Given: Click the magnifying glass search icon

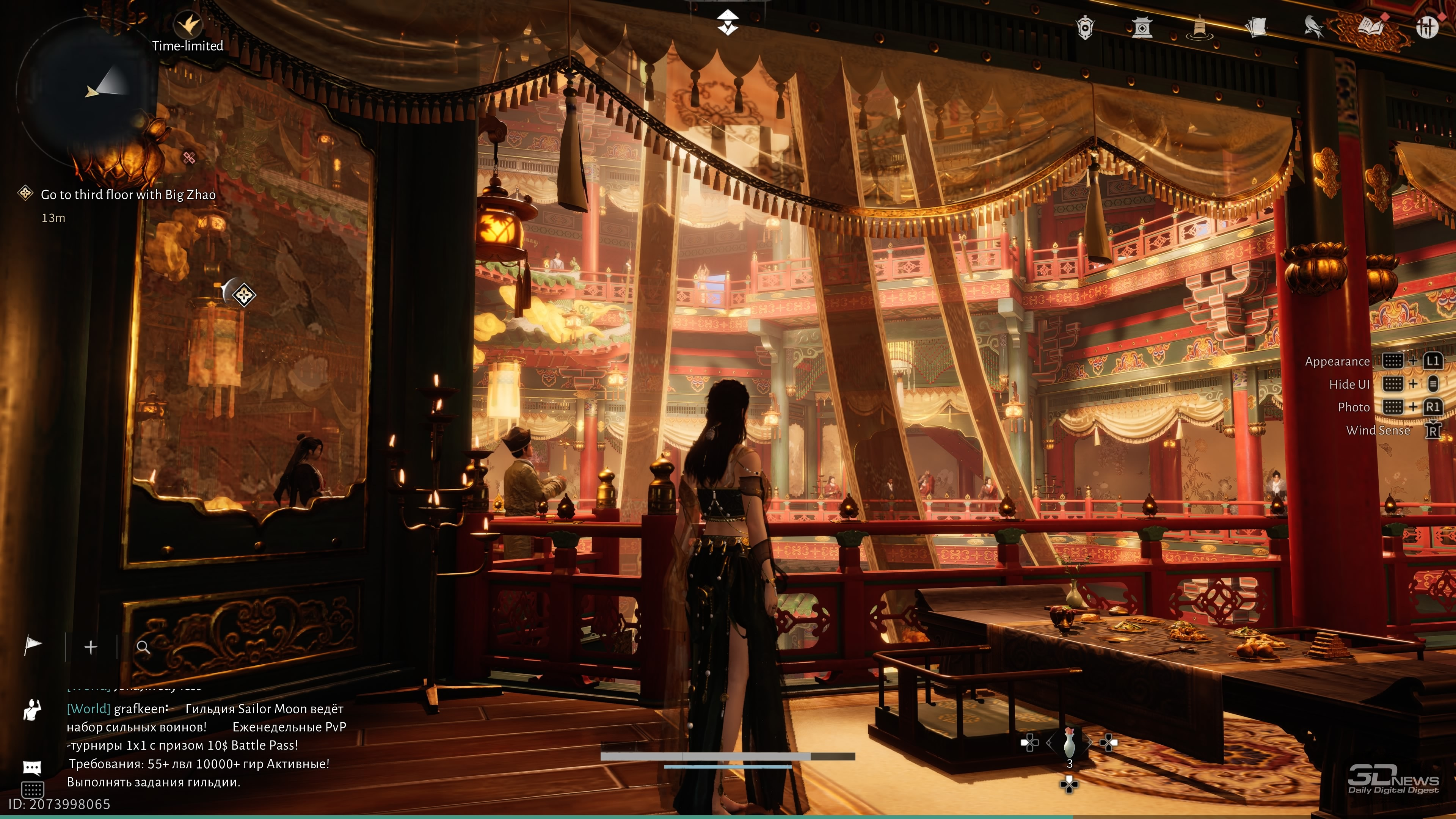Looking at the screenshot, I should point(144,648).
